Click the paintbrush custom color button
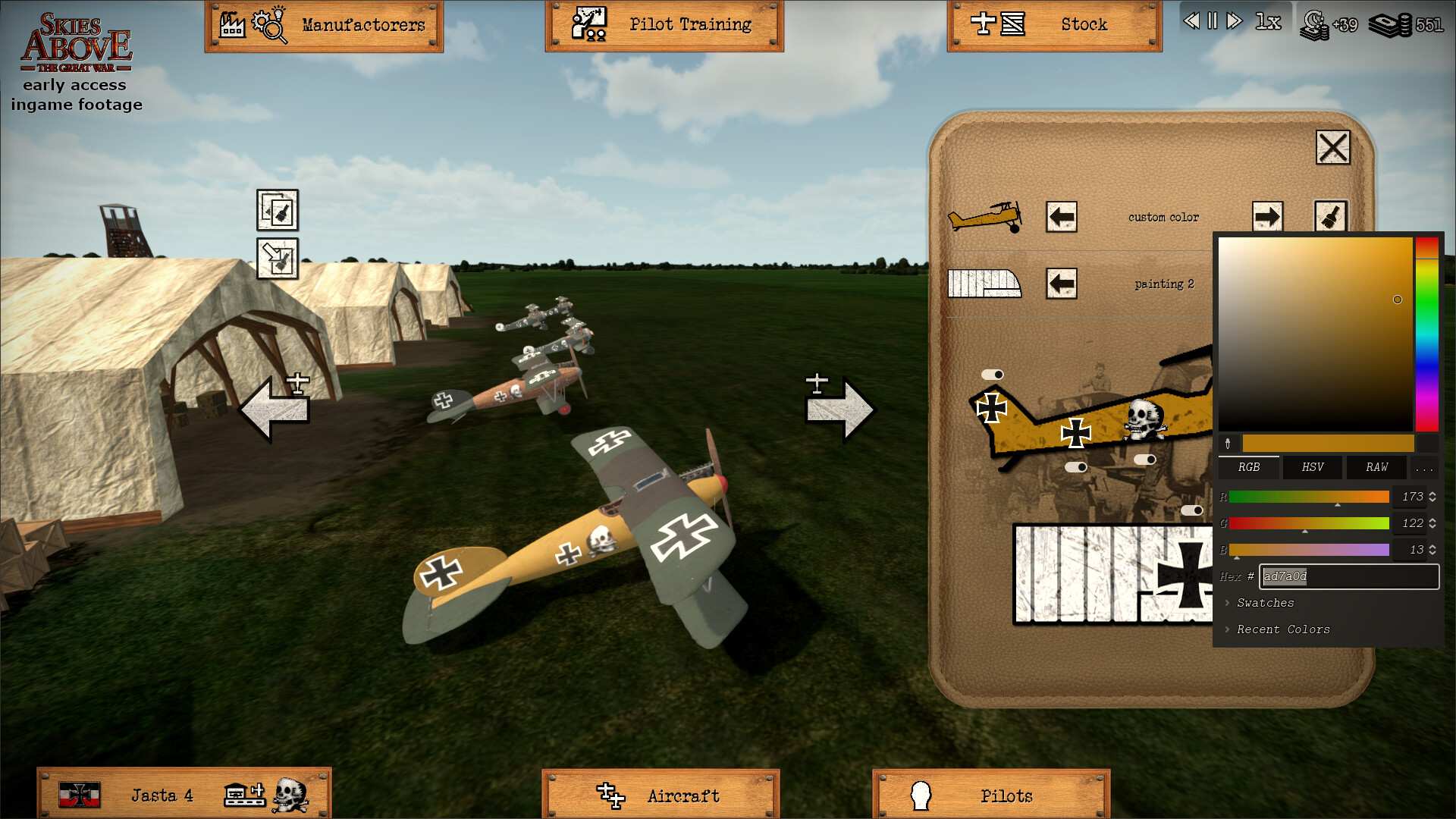 tap(1330, 217)
